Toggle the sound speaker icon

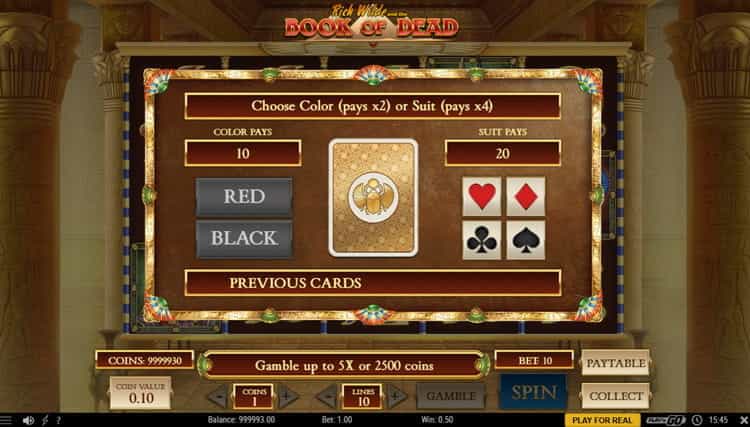[x=27, y=420]
